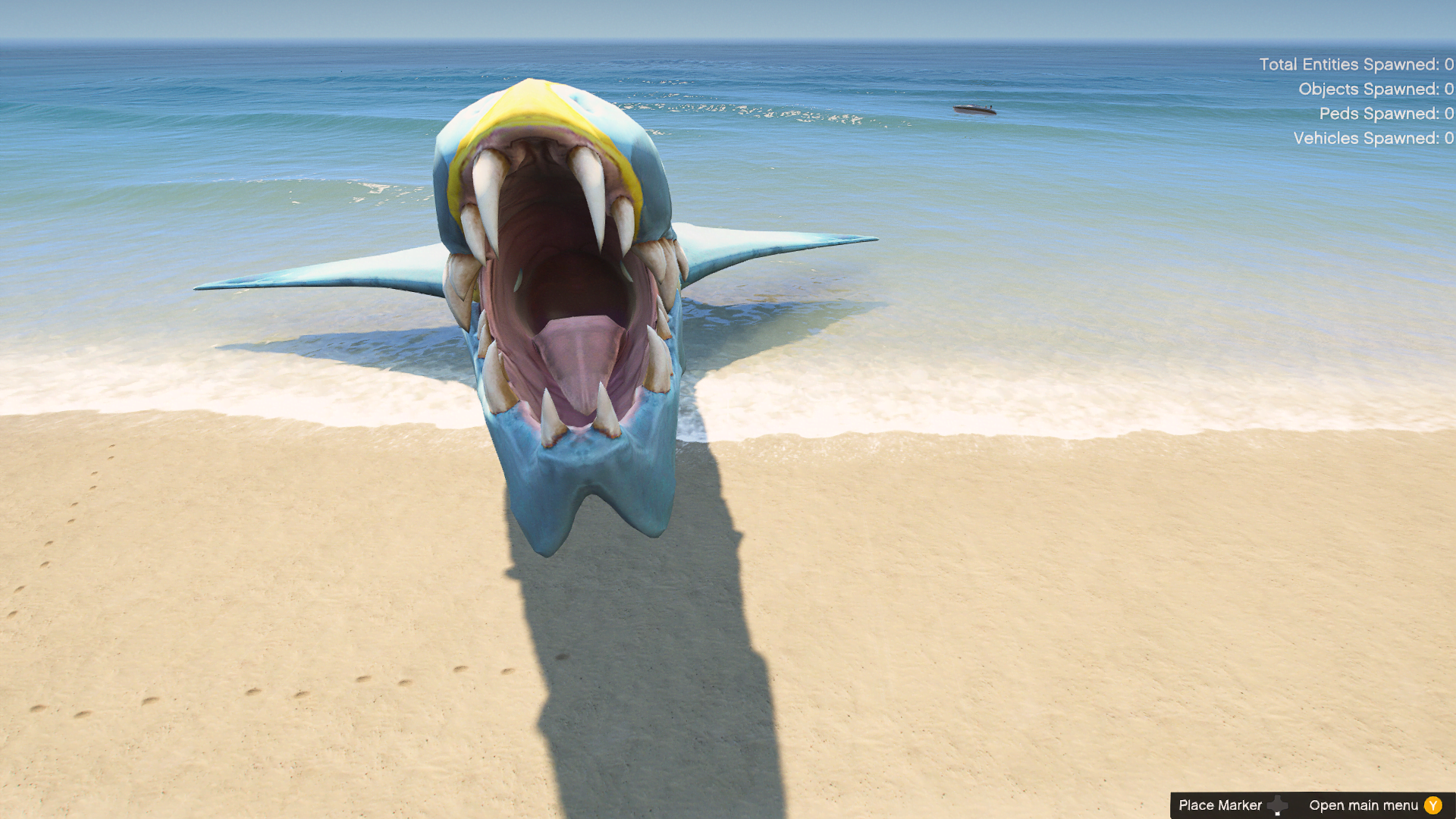The image size is (1456, 819).
Task: Click the yellow Y gamepad button icon
Action: click(1432, 805)
